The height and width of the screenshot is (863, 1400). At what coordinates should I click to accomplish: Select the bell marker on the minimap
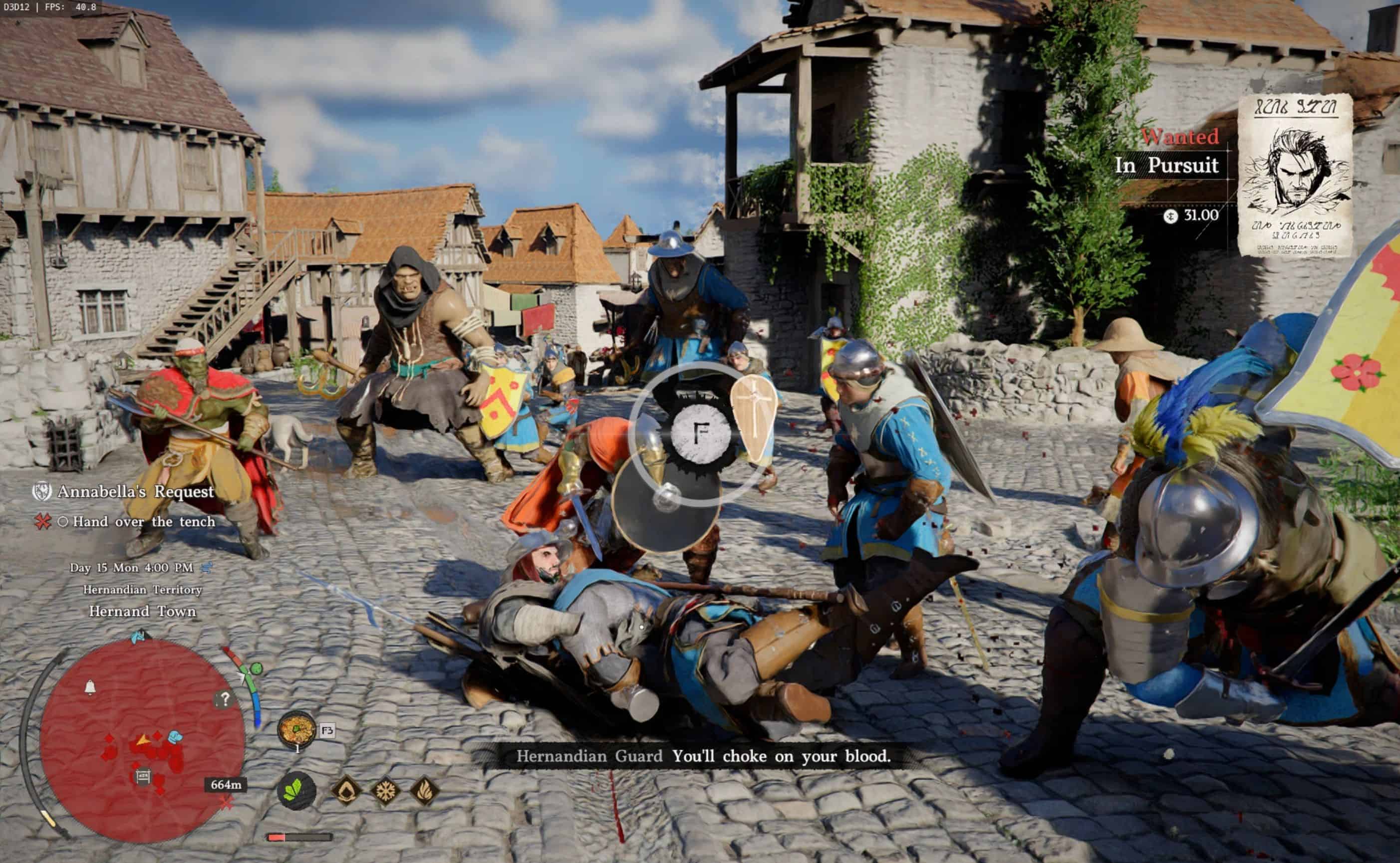[90, 687]
